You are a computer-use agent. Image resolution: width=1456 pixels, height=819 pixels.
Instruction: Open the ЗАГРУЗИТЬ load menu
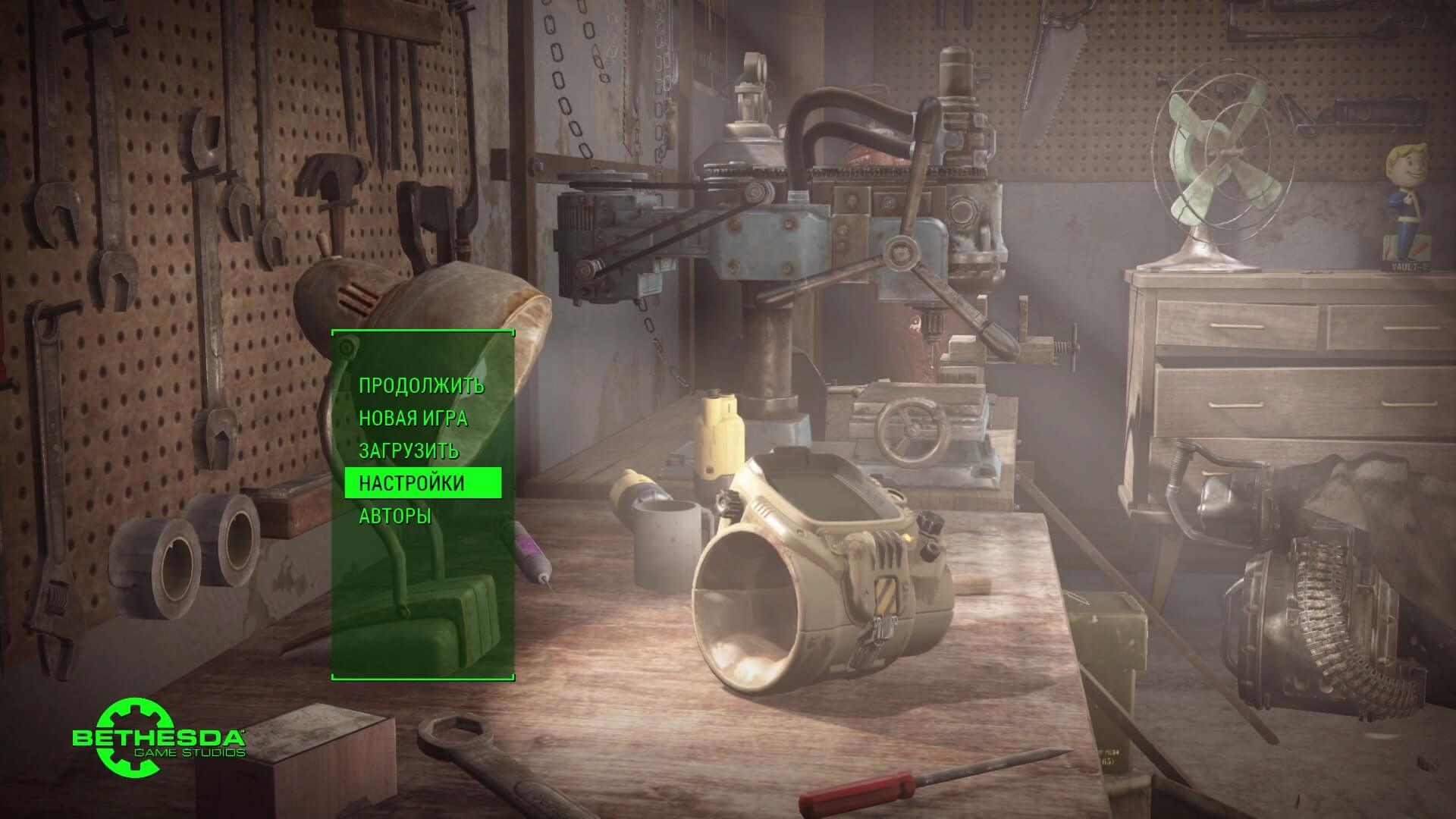coord(409,450)
